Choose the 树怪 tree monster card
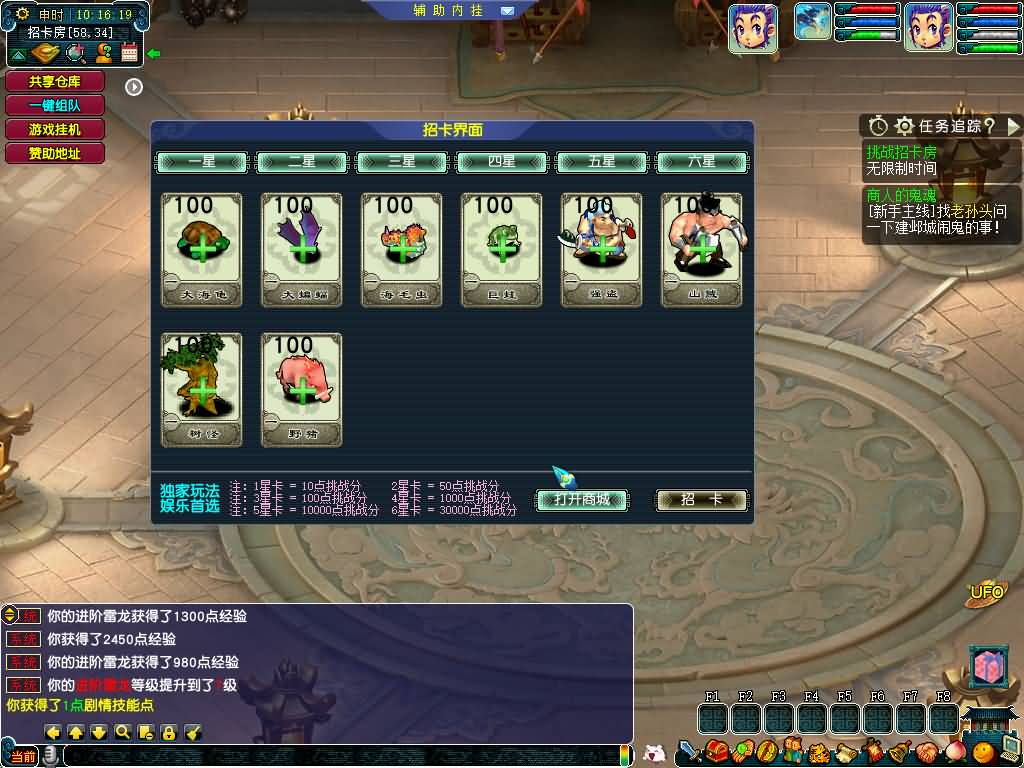The image size is (1024, 768). [x=202, y=389]
